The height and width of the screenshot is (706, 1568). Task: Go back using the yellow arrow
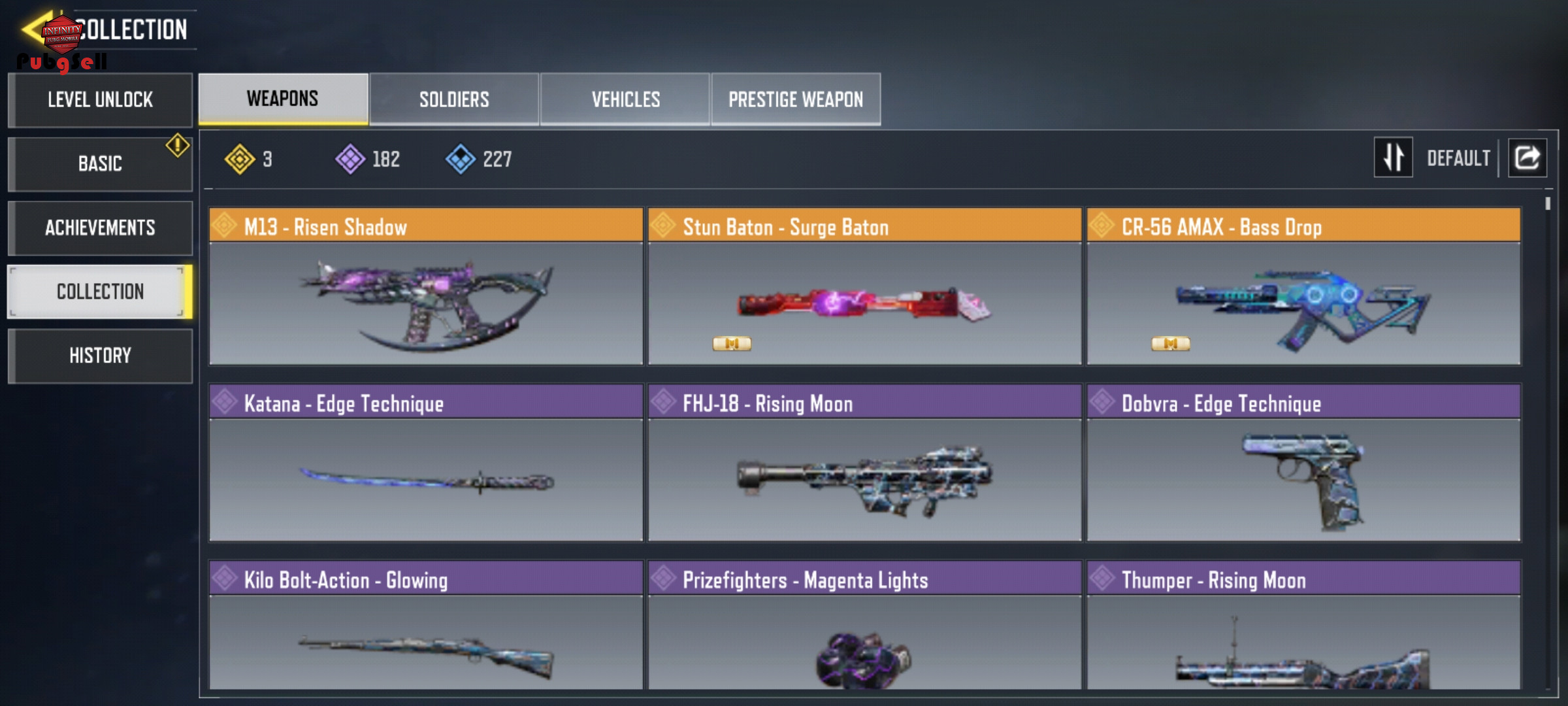pyautogui.click(x=34, y=28)
